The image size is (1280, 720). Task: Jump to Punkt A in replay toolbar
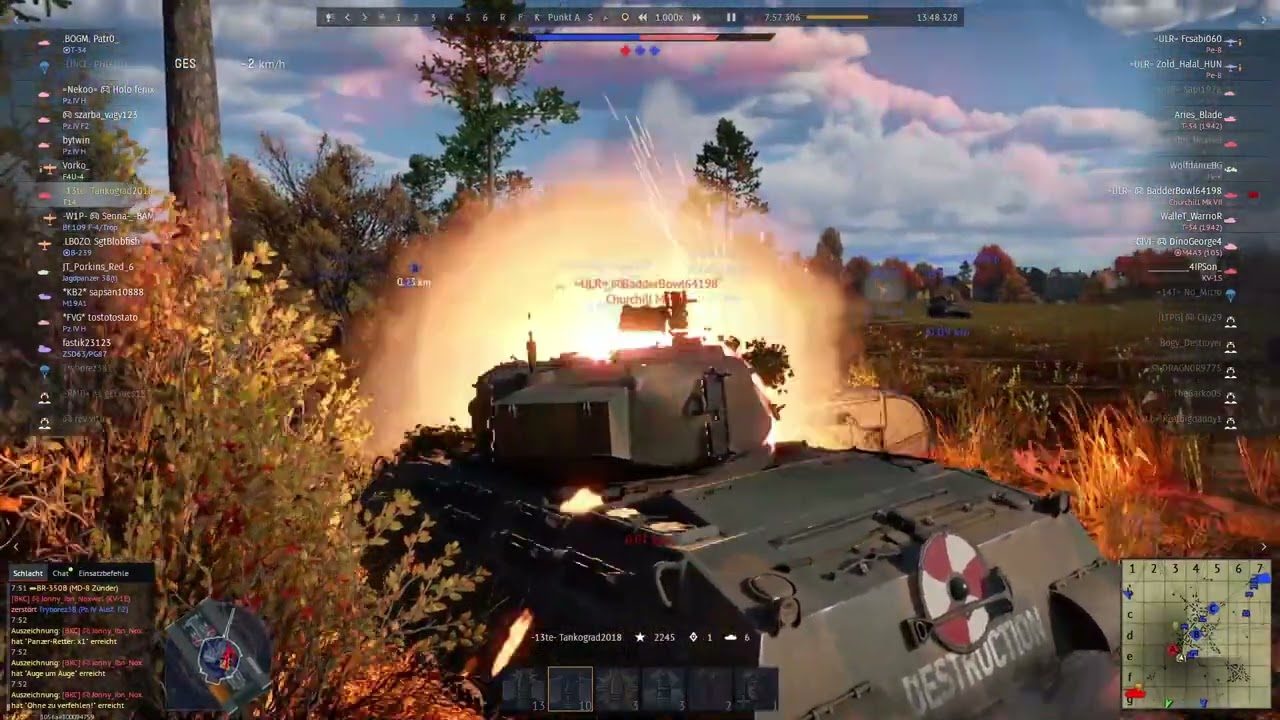pos(564,17)
